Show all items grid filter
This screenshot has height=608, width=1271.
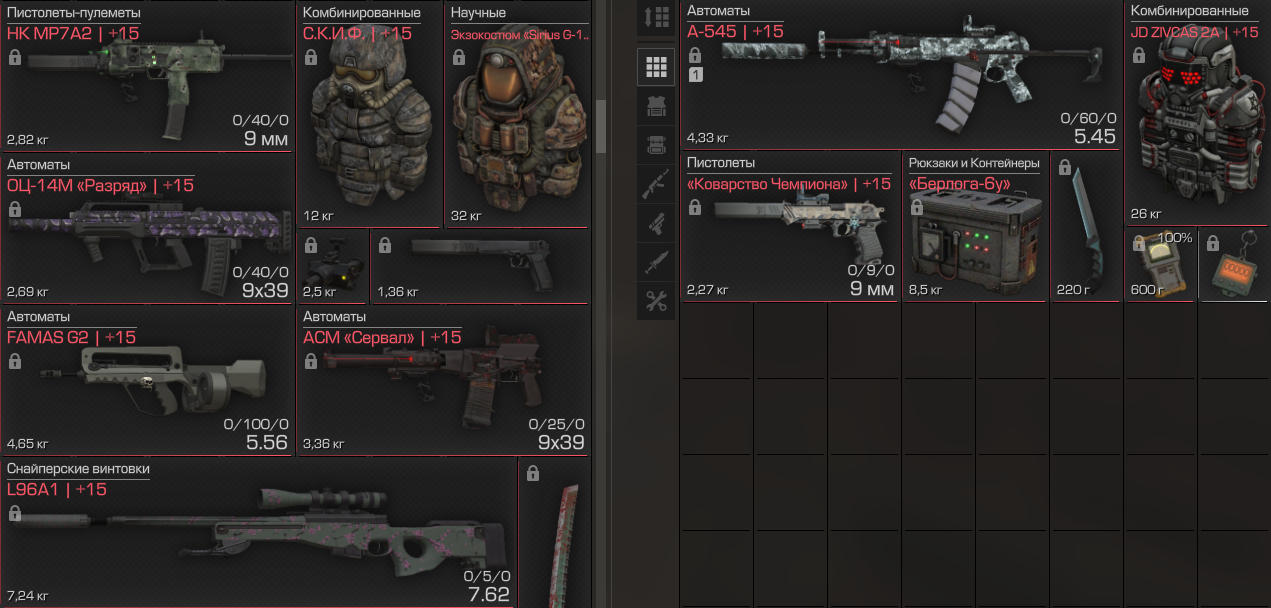657,67
